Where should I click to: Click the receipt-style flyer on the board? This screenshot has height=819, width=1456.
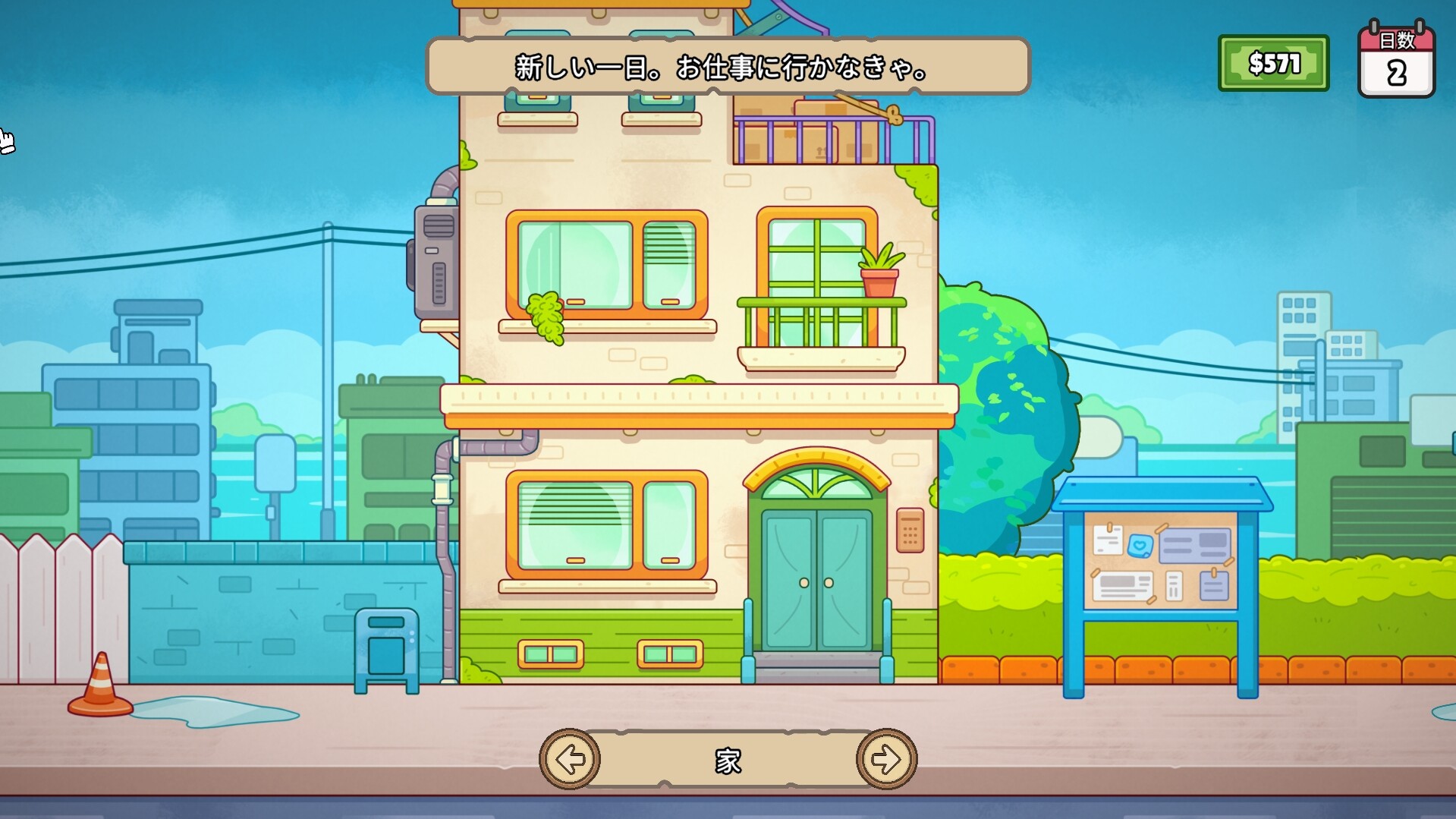click(1175, 586)
